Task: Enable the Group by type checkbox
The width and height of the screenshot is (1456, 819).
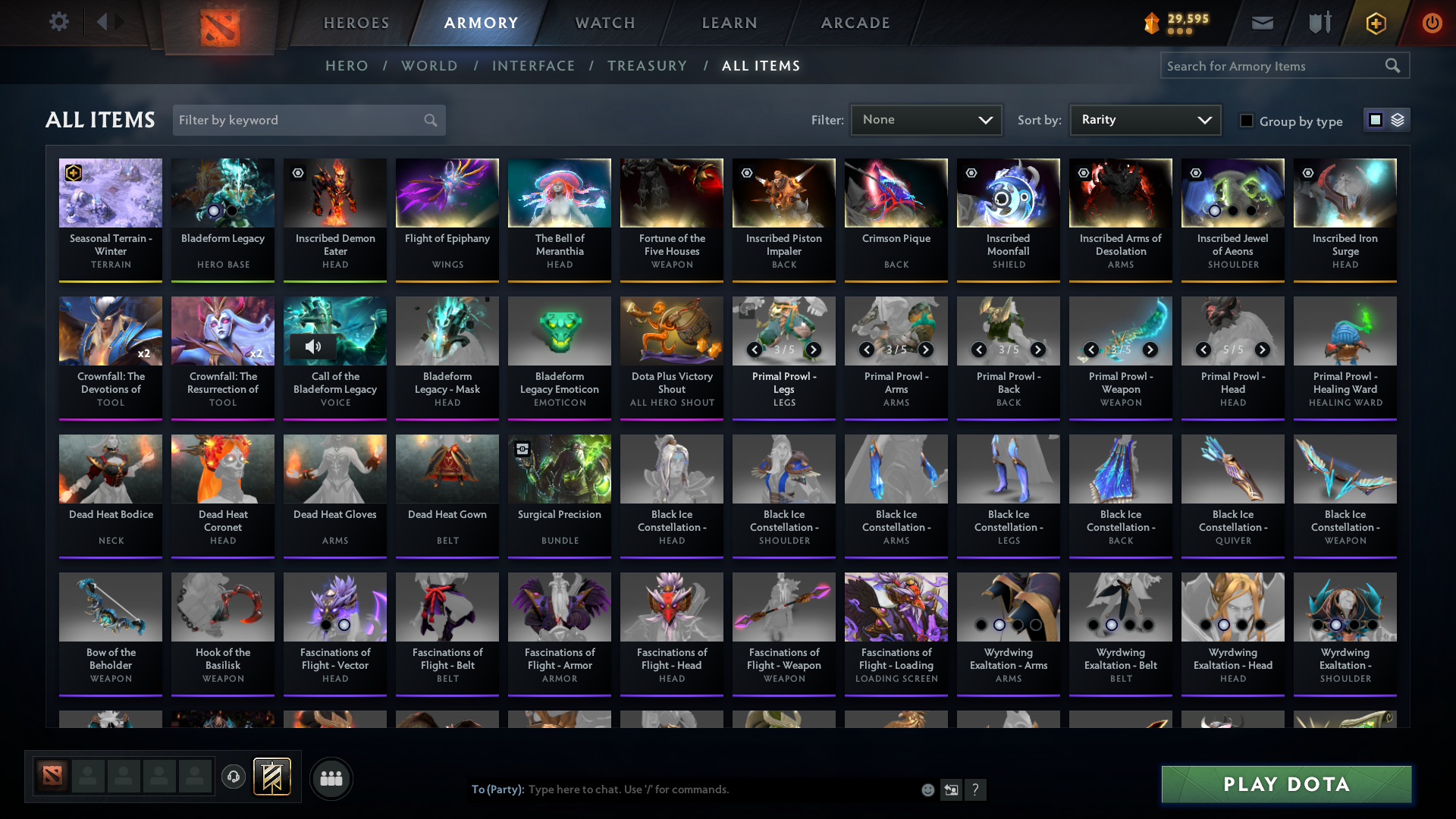Action: click(x=1247, y=120)
